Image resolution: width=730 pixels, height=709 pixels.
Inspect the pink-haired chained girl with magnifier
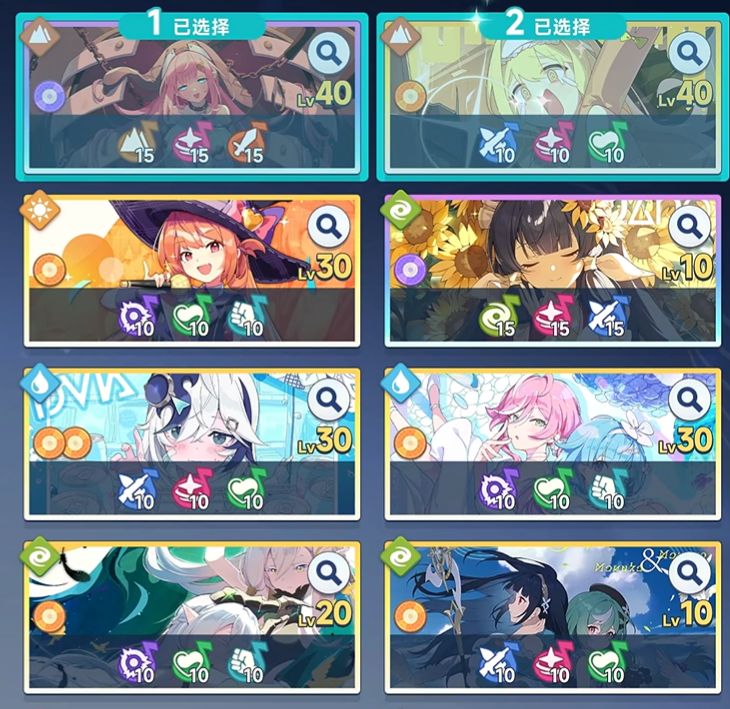[x=329, y=51]
